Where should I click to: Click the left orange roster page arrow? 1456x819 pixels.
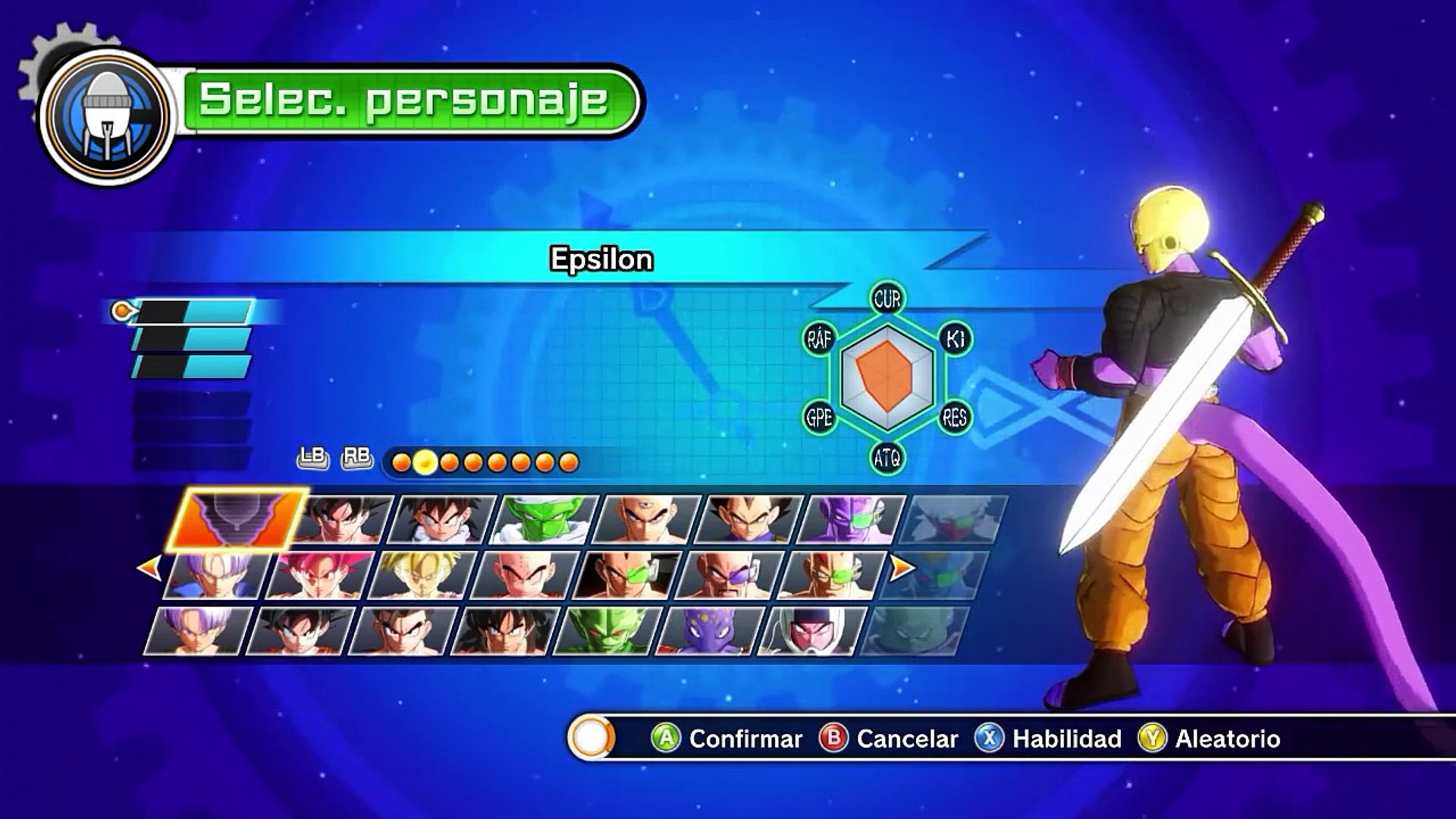click(x=149, y=566)
